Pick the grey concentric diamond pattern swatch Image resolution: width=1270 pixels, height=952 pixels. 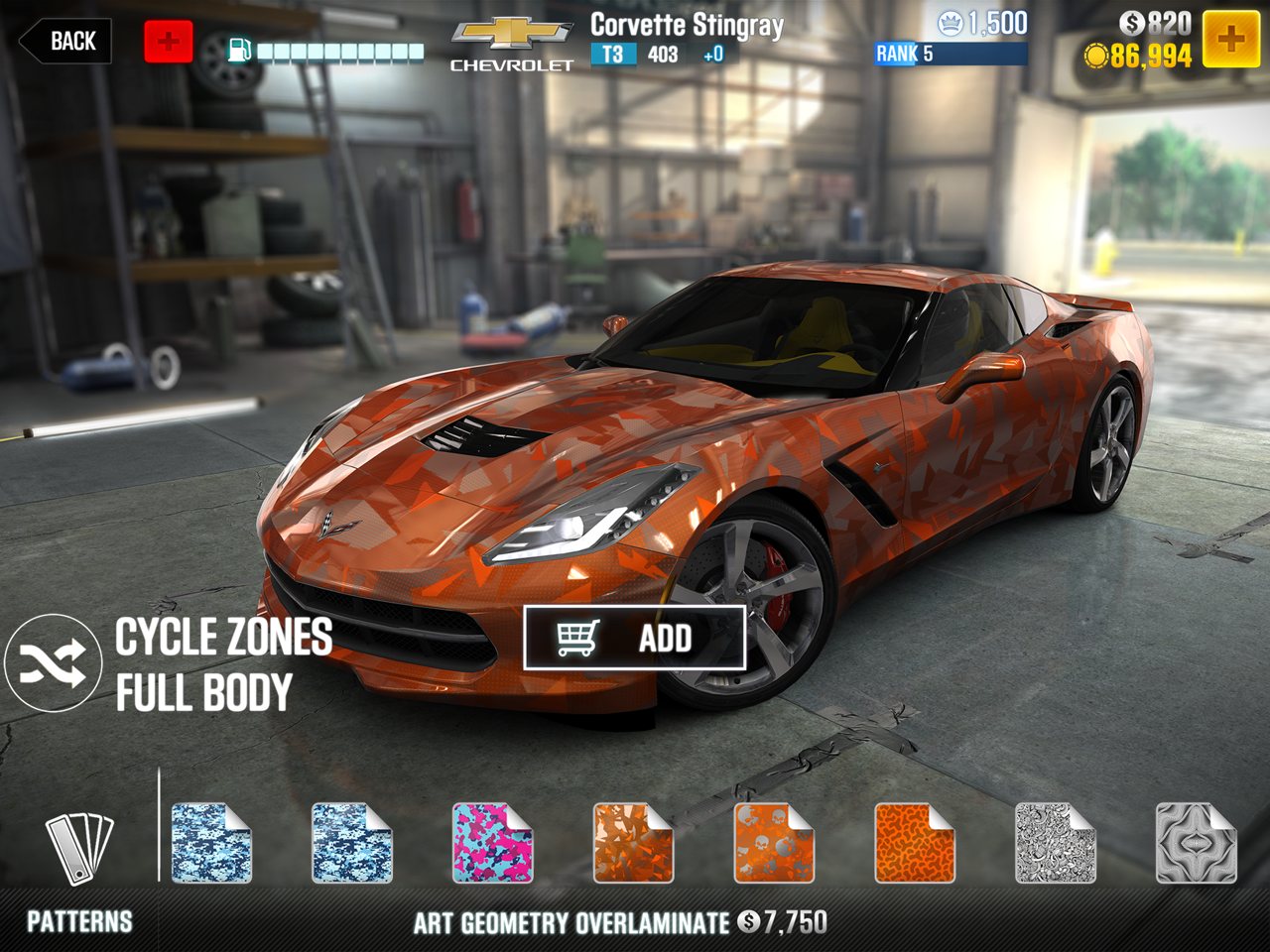click(1197, 843)
